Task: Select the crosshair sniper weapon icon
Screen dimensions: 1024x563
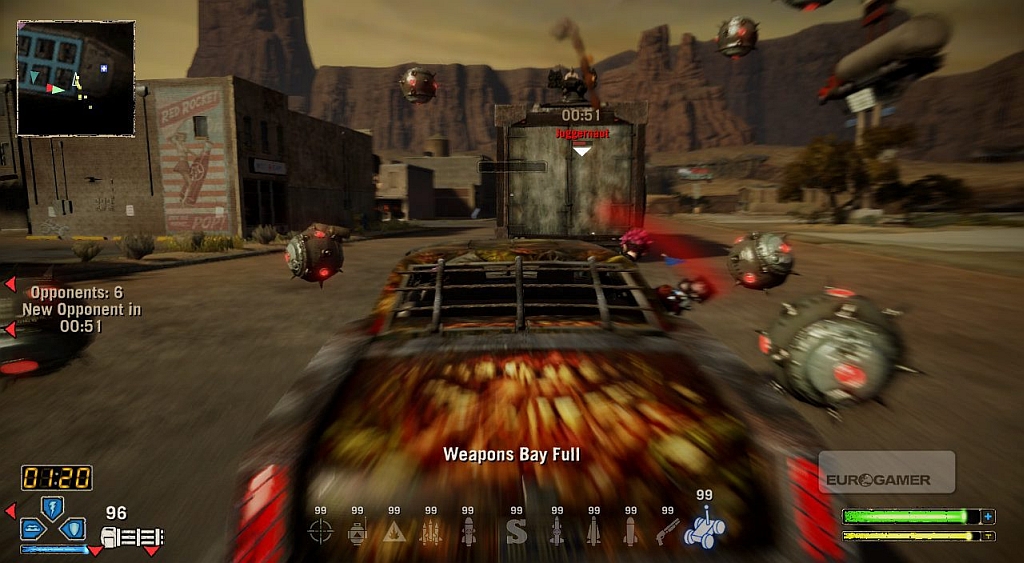Action: click(x=320, y=532)
